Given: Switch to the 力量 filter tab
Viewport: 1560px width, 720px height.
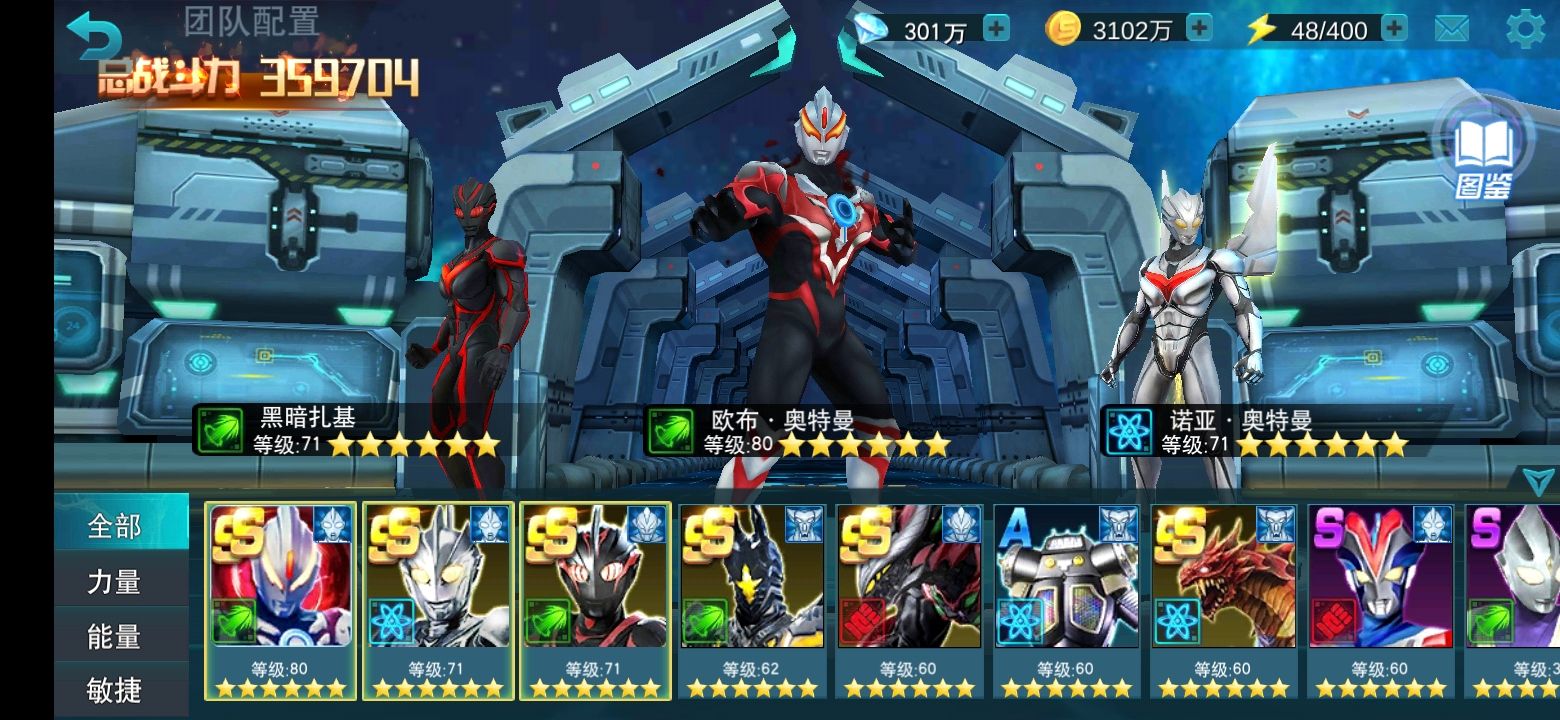Looking at the screenshot, I should (x=120, y=581).
